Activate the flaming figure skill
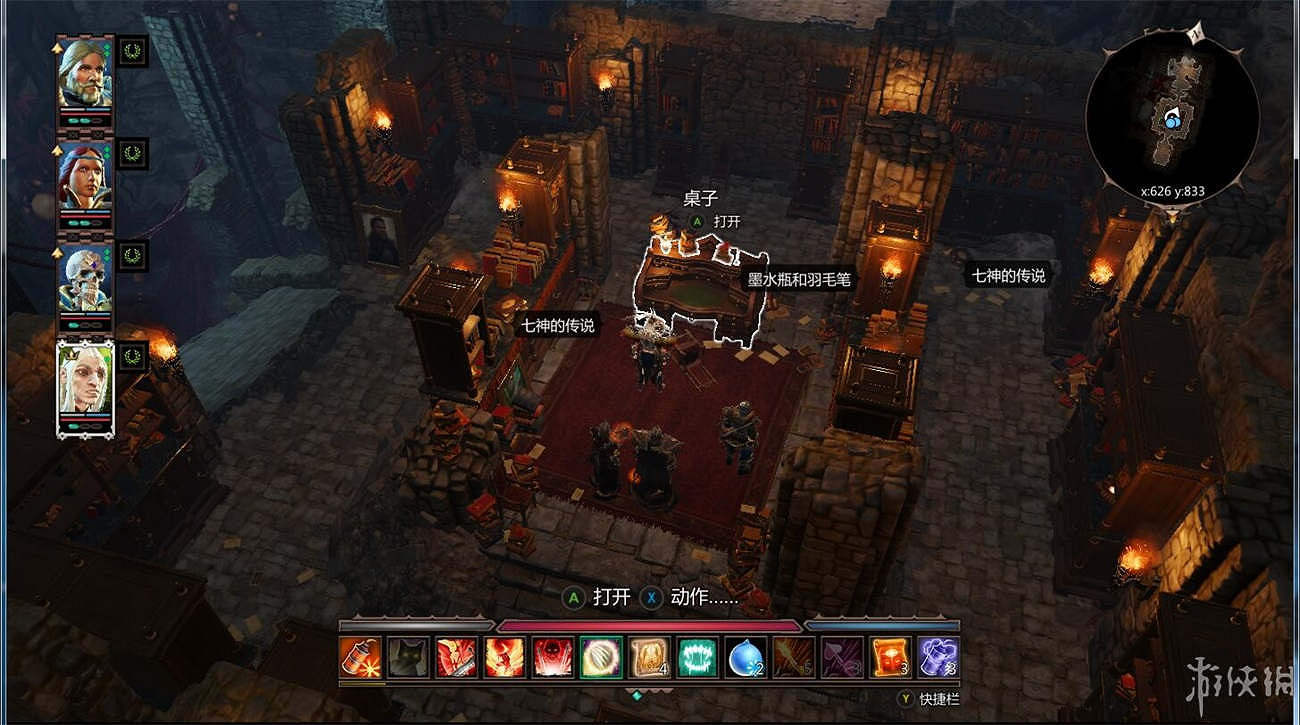This screenshot has width=1300, height=725. pyautogui.click(x=504, y=656)
